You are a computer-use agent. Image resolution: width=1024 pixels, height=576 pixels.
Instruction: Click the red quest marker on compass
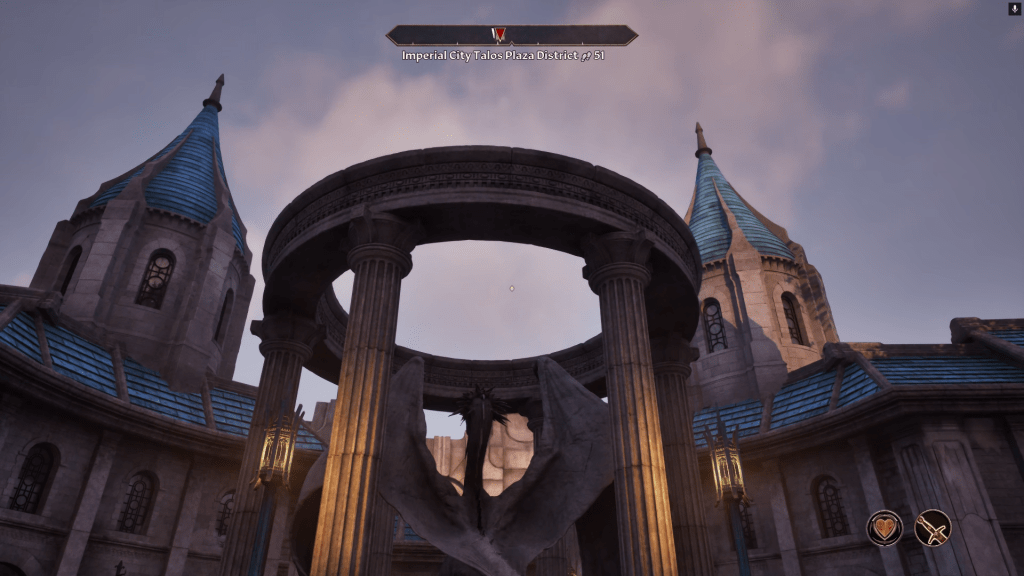499,35
